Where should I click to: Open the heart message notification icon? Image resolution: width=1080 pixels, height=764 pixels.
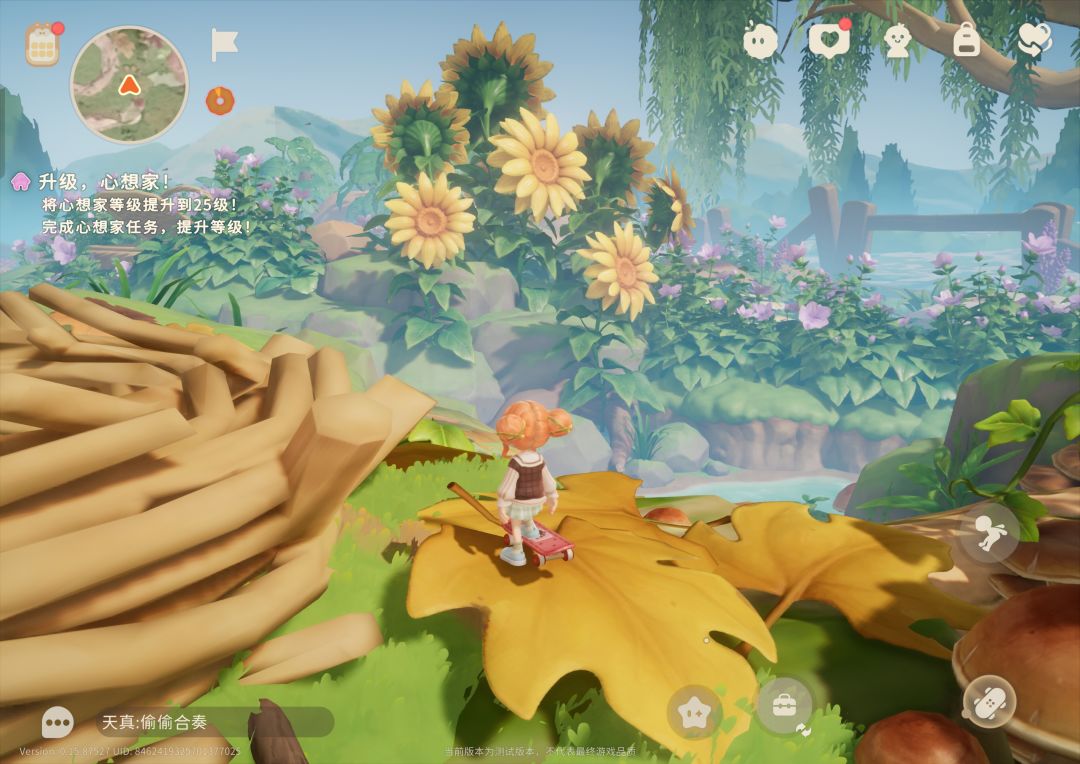[x=828, y=40]
